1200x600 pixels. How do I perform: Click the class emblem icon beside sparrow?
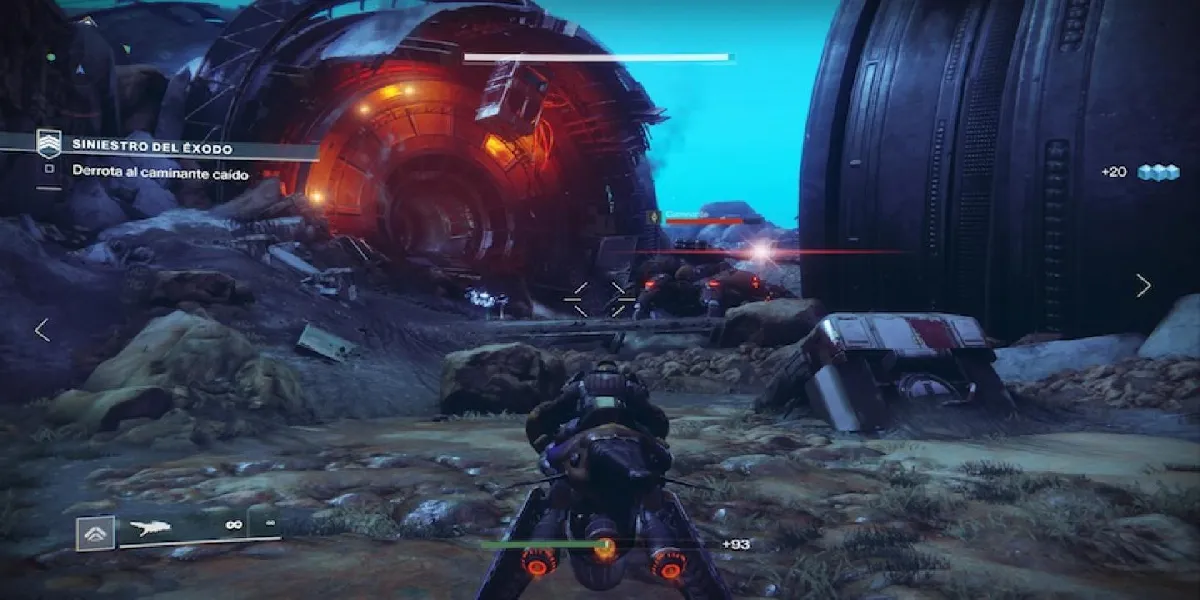(x=96, y=533)
